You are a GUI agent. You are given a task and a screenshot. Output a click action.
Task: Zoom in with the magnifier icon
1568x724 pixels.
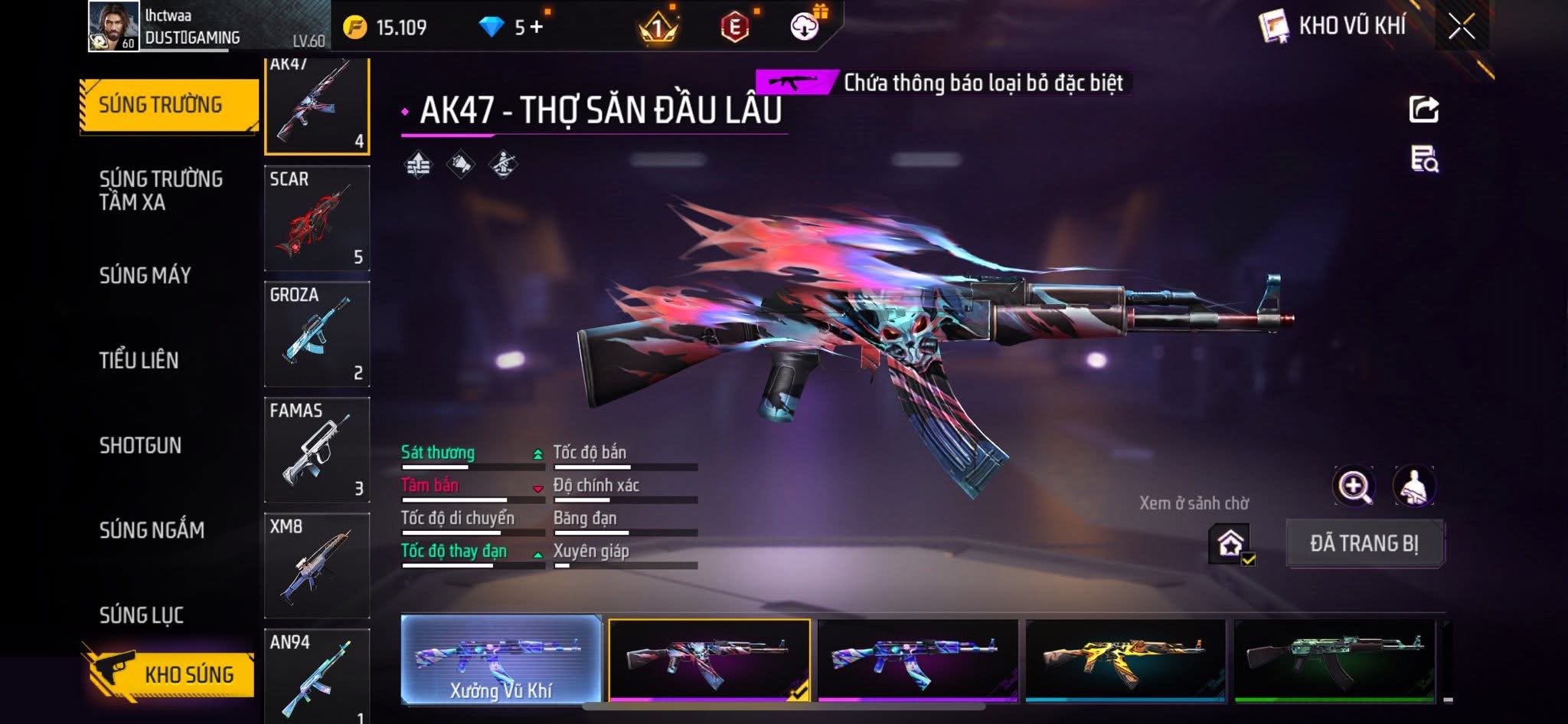(1354, 486)
